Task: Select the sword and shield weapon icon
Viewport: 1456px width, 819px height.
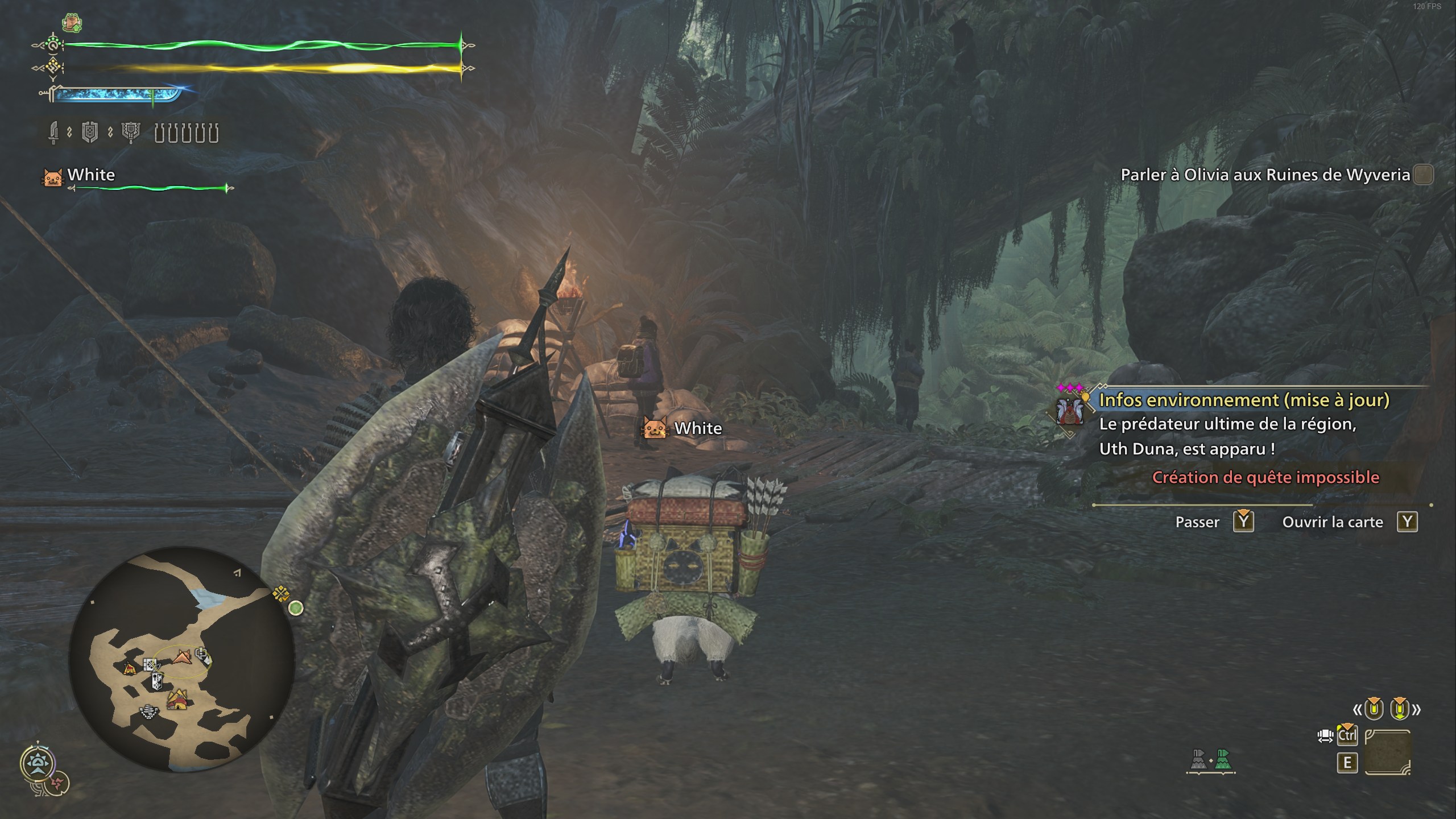Action: 53,133
